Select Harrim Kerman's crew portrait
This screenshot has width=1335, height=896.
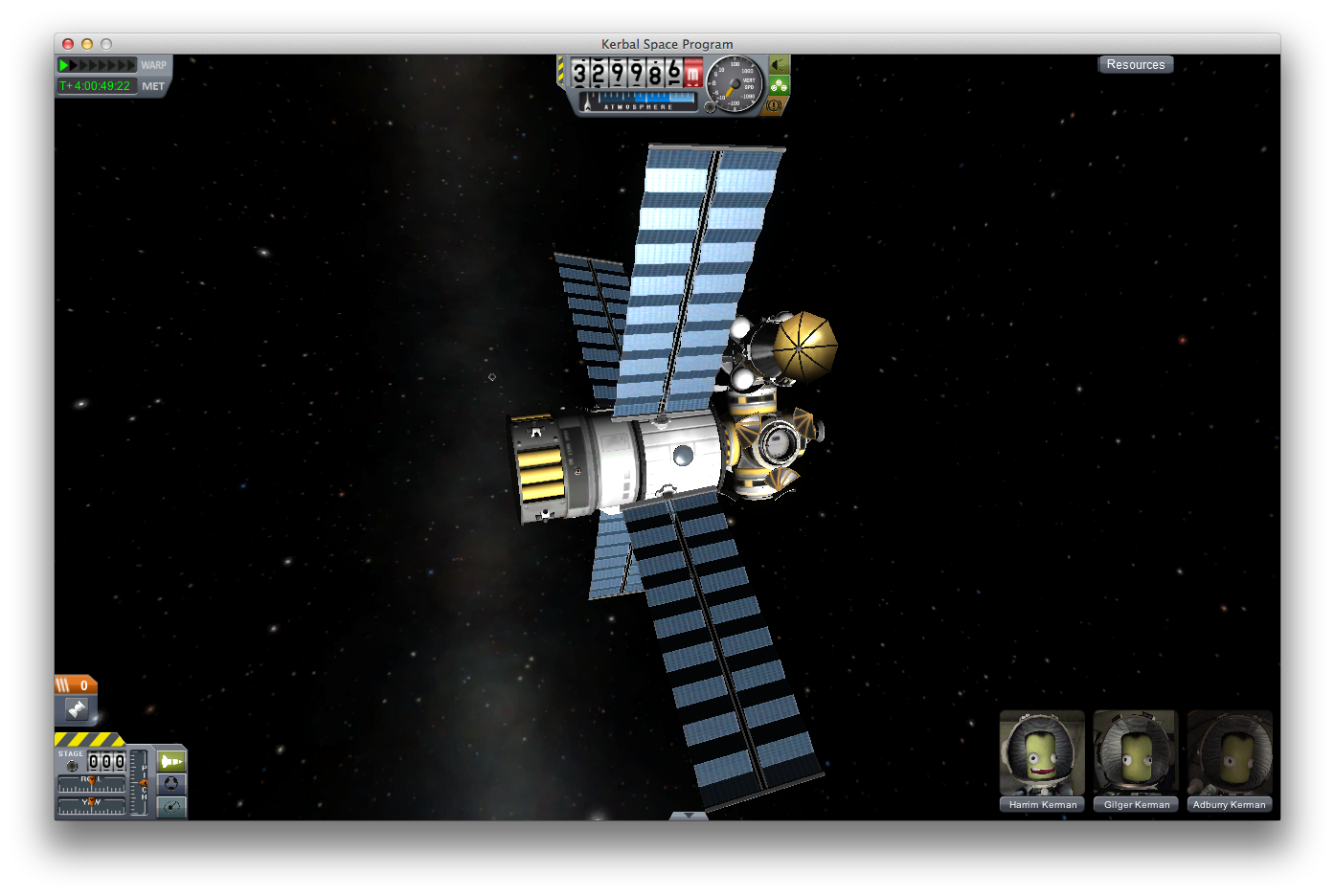[x=1042, y=754]
